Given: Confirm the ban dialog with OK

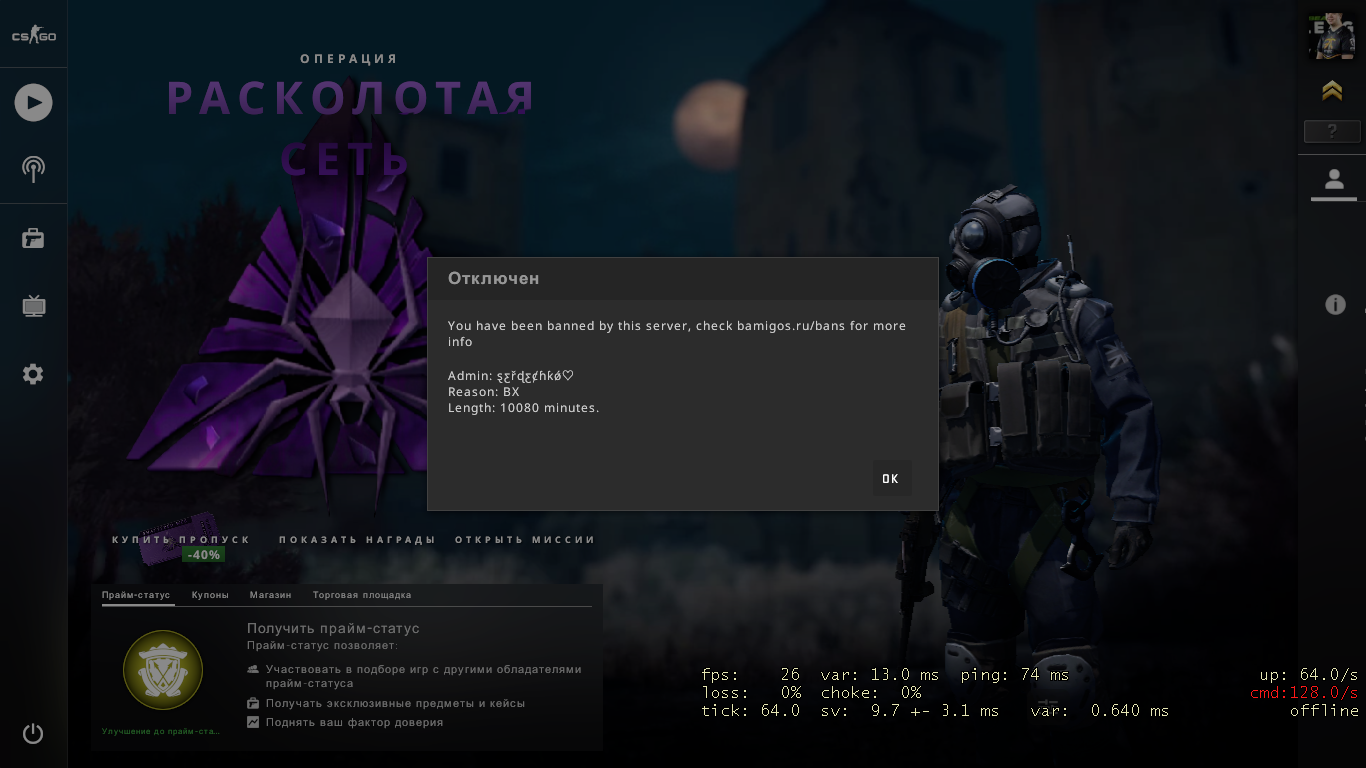Looking at the screenshot, I should (890, 479).
